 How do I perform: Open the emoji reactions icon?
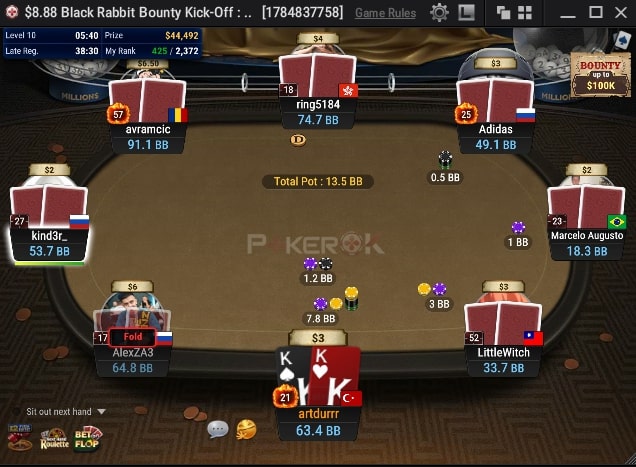point(245,429)
